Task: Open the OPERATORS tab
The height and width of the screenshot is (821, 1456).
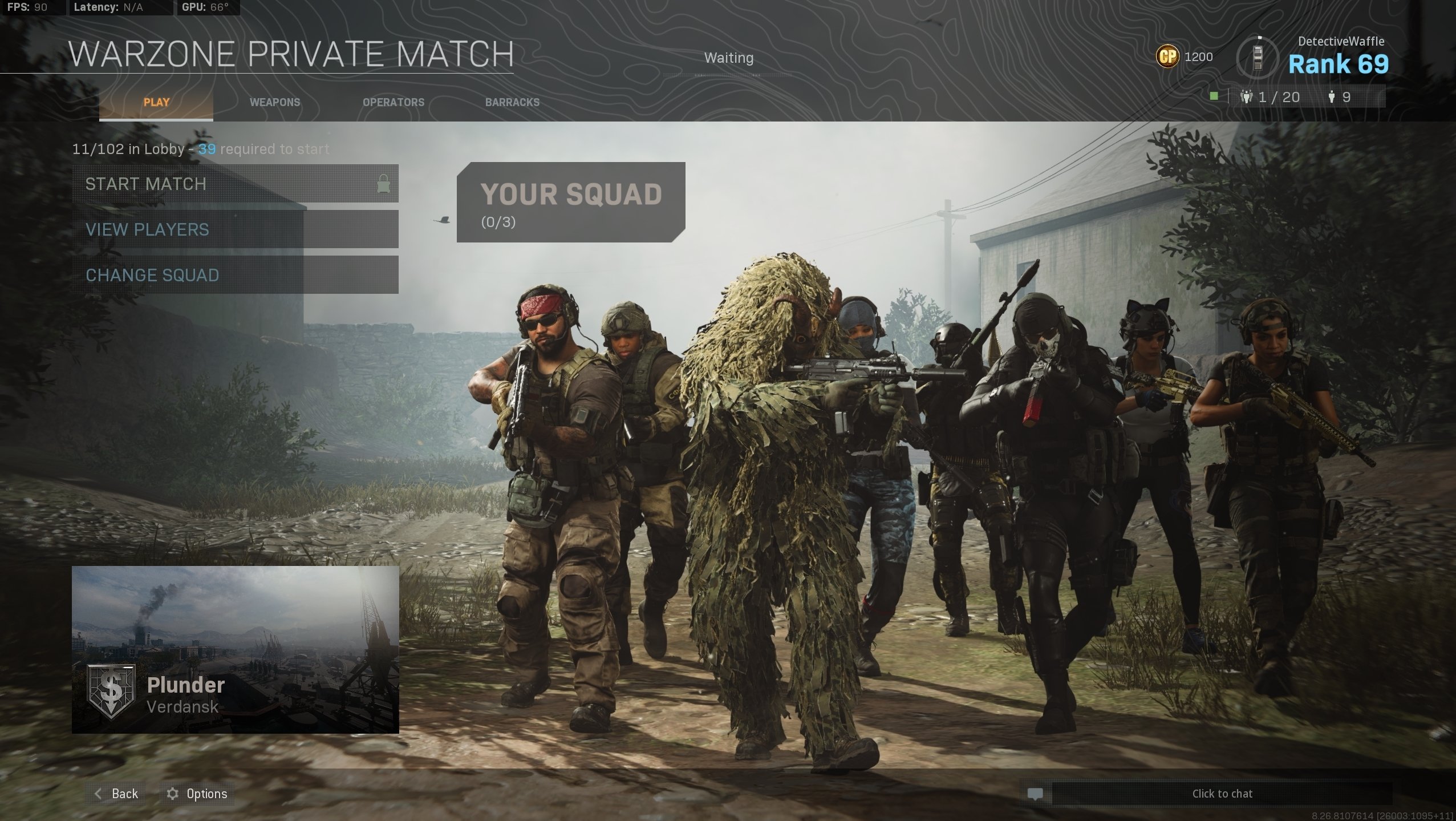Action: tap(394, 102)
